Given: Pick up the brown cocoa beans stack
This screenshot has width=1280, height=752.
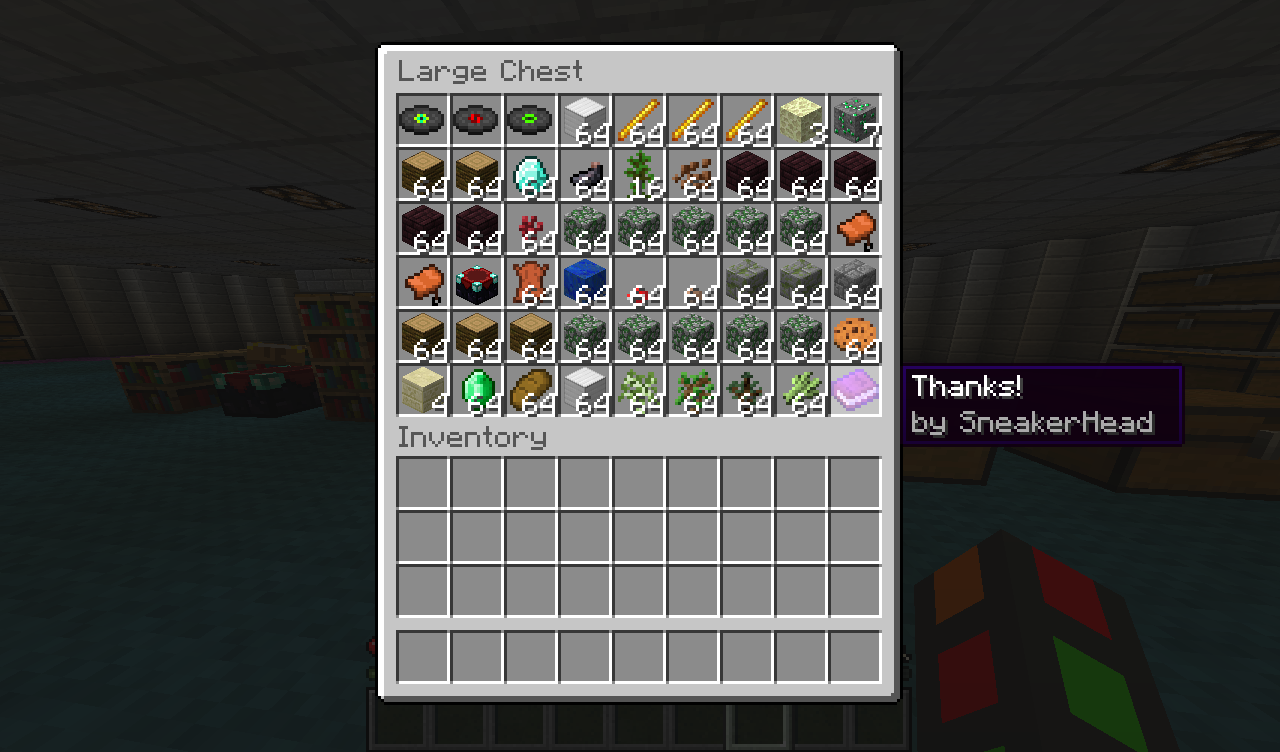Looking at the screenshot, I should click(693, 174).
